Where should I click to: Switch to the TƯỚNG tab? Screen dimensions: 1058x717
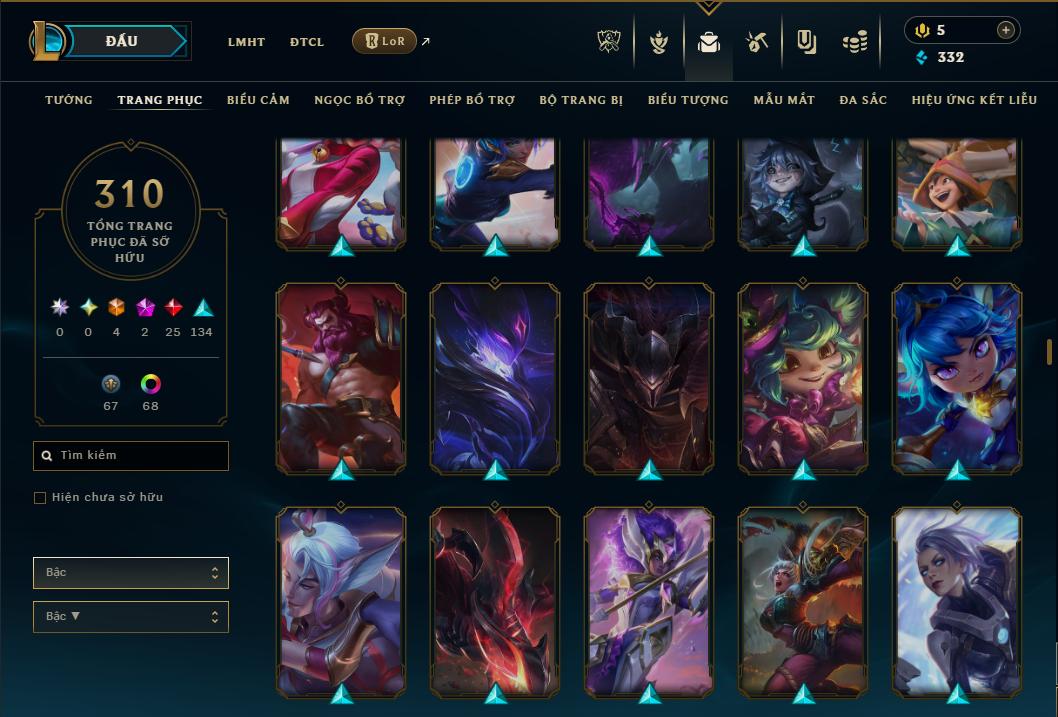[x=69, y=100]
